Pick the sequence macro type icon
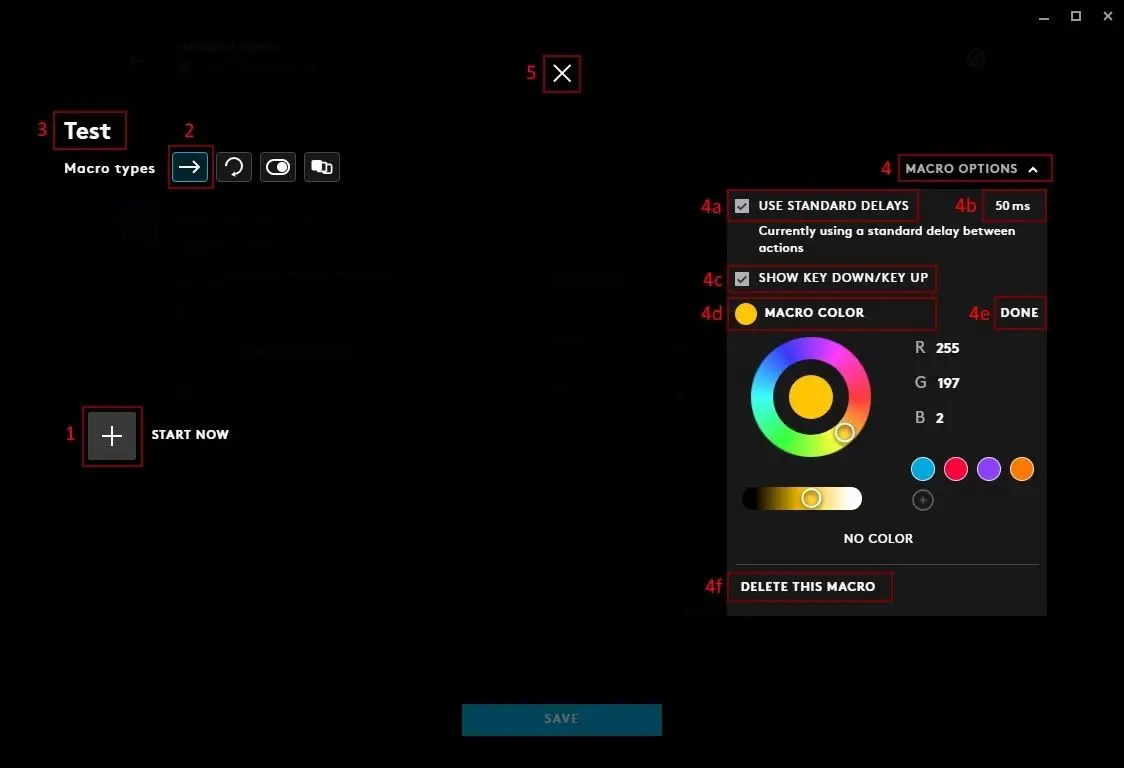This screenshot has width=1124, height=768. pyautogui.click(x=322, y=167)
